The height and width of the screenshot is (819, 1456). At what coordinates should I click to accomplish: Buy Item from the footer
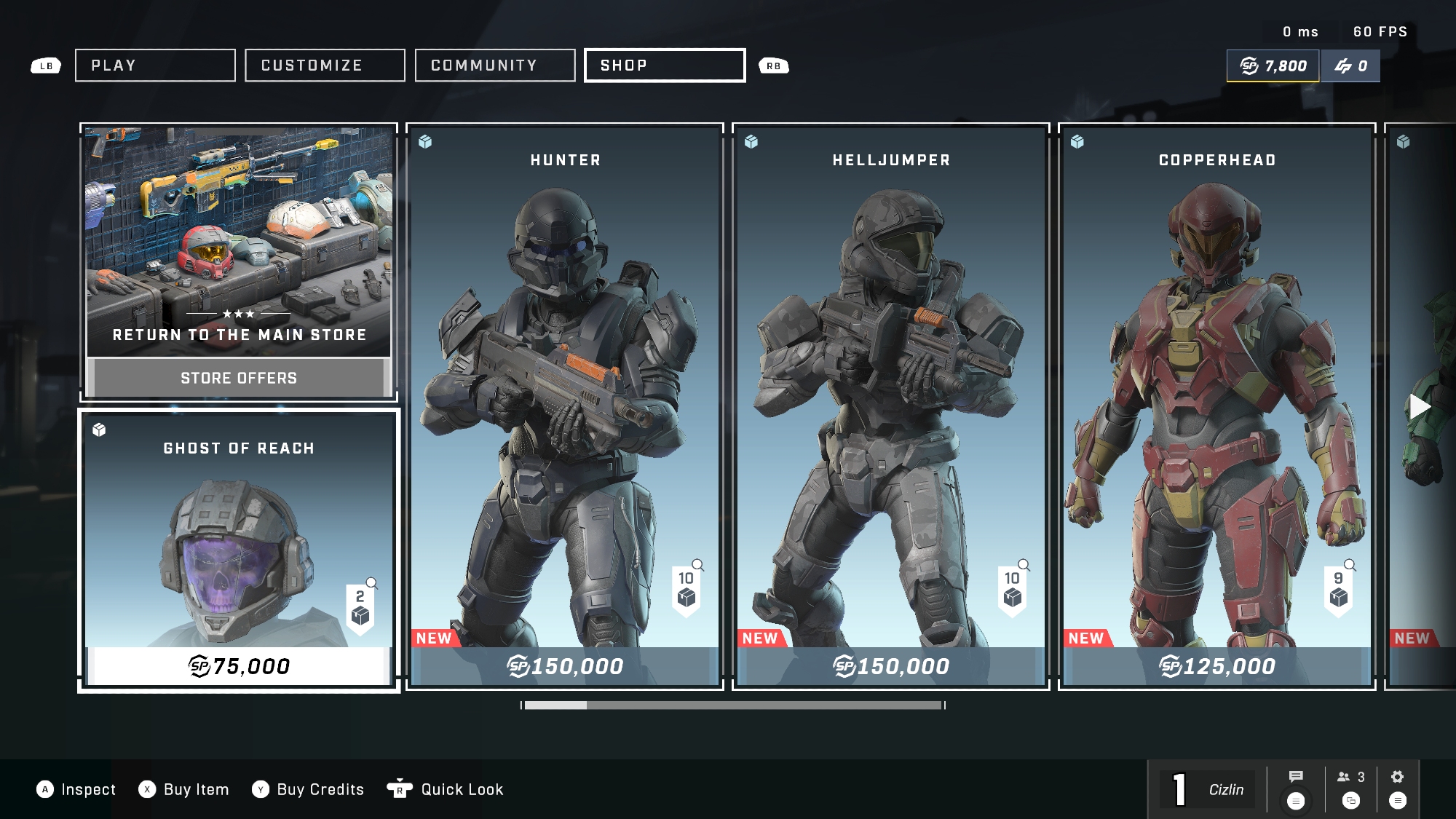pyautogui.click(x=183, y=789)
